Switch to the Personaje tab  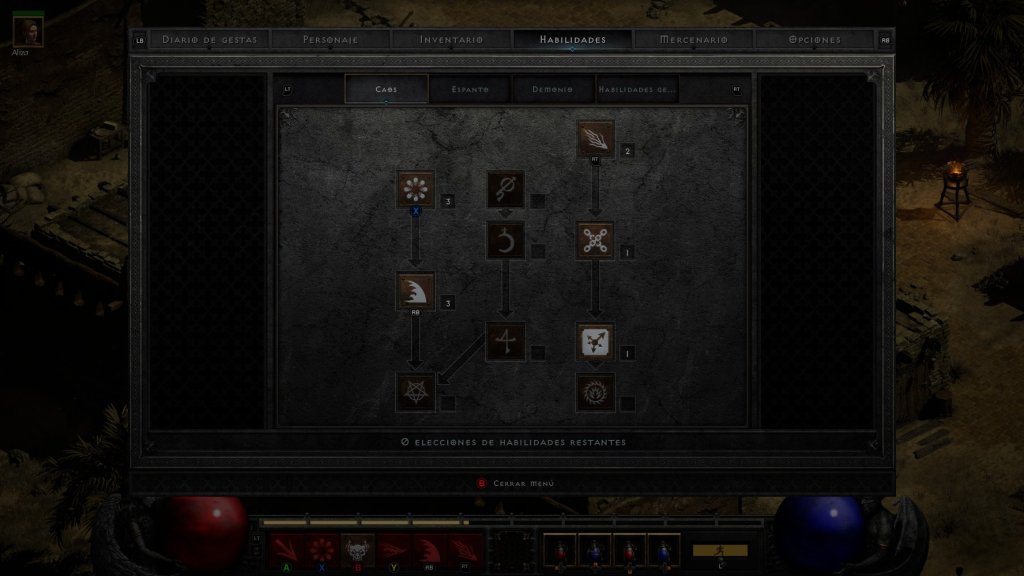[330, 40]
